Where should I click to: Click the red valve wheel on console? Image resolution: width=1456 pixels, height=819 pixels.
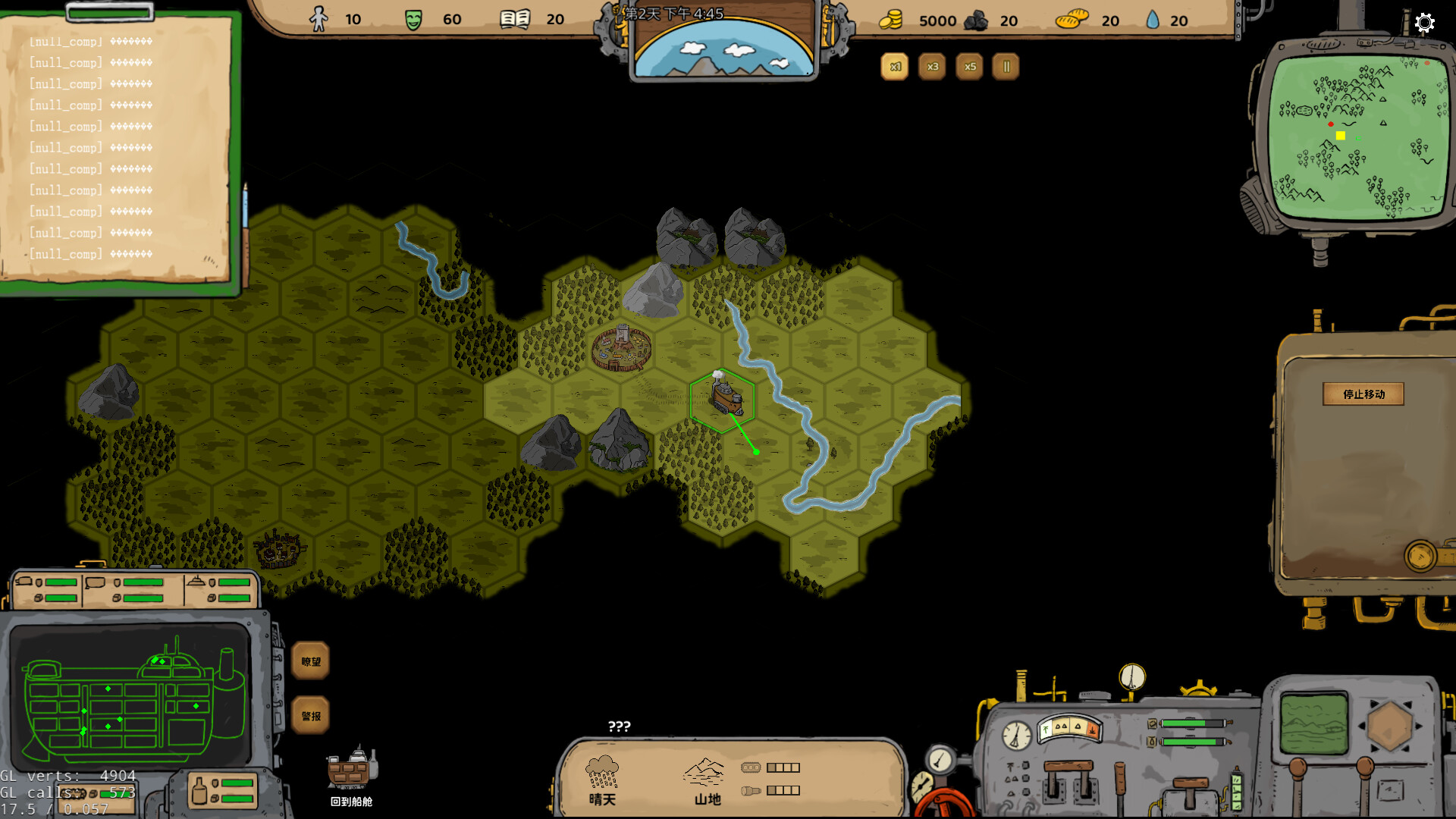coord(944,805)
